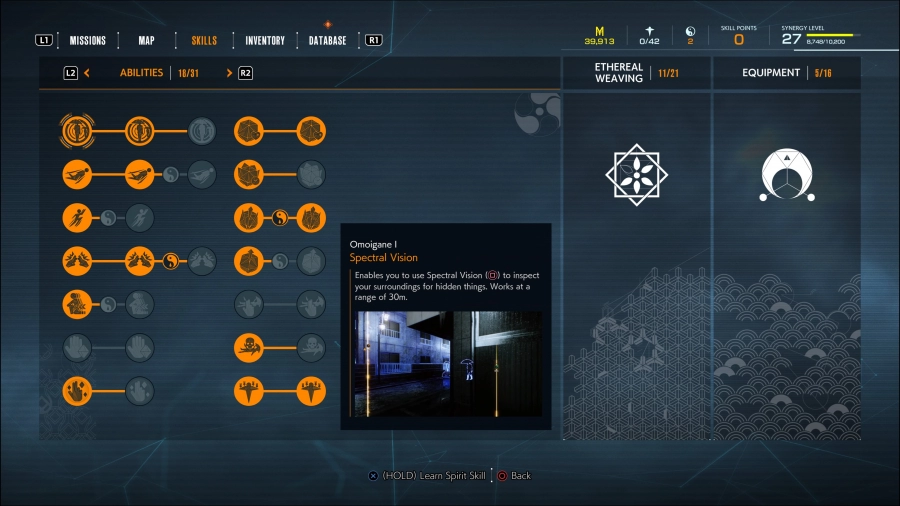900x506 pixels.
Task: Switch to the Map tab
Action: pyautogui.click(x=146, y=41)
